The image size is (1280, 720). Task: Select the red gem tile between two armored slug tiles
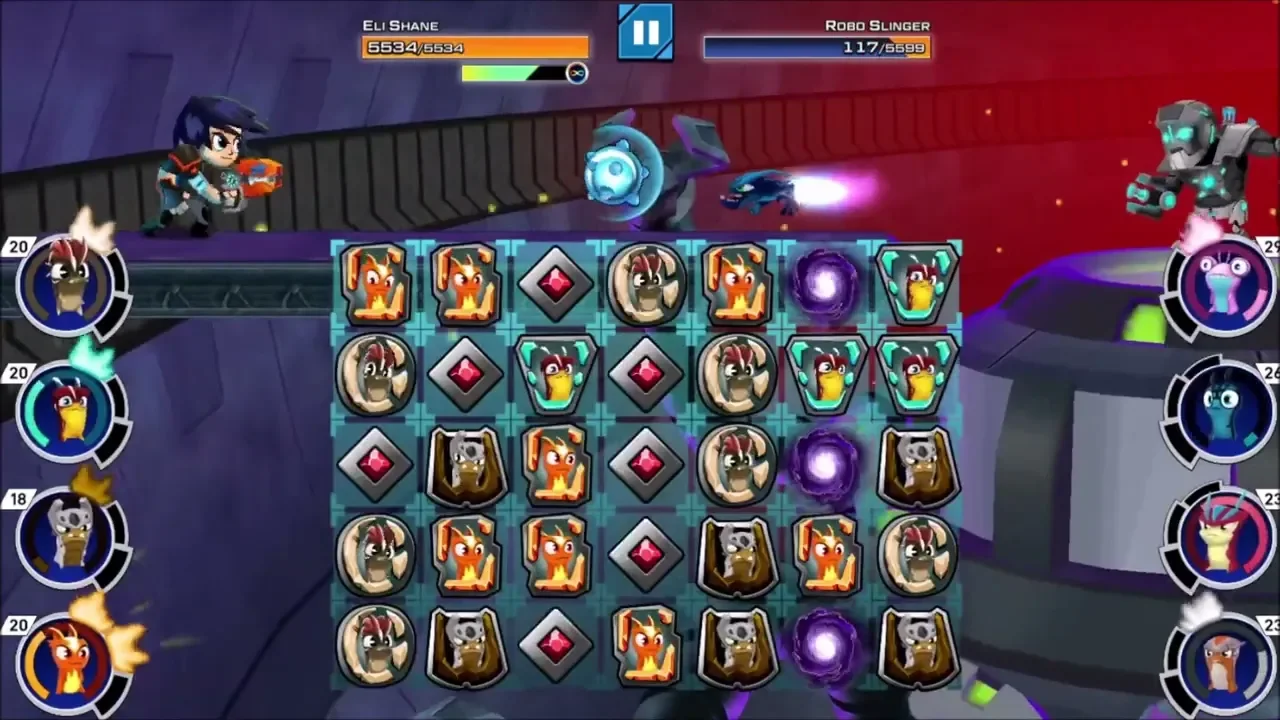(556, 646)
